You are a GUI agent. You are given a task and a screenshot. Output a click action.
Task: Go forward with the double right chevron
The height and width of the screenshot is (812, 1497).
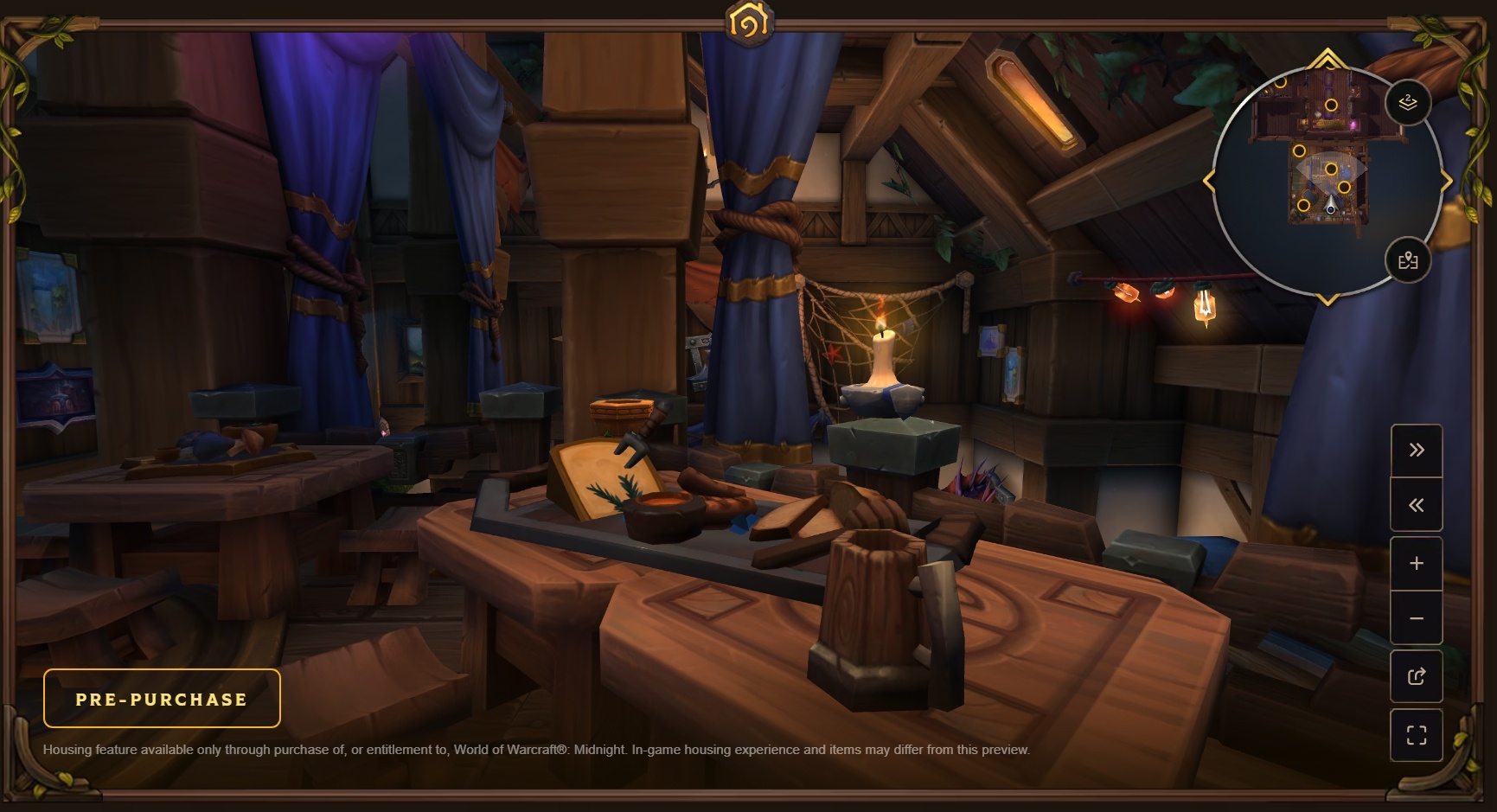tap(1416, 450)
